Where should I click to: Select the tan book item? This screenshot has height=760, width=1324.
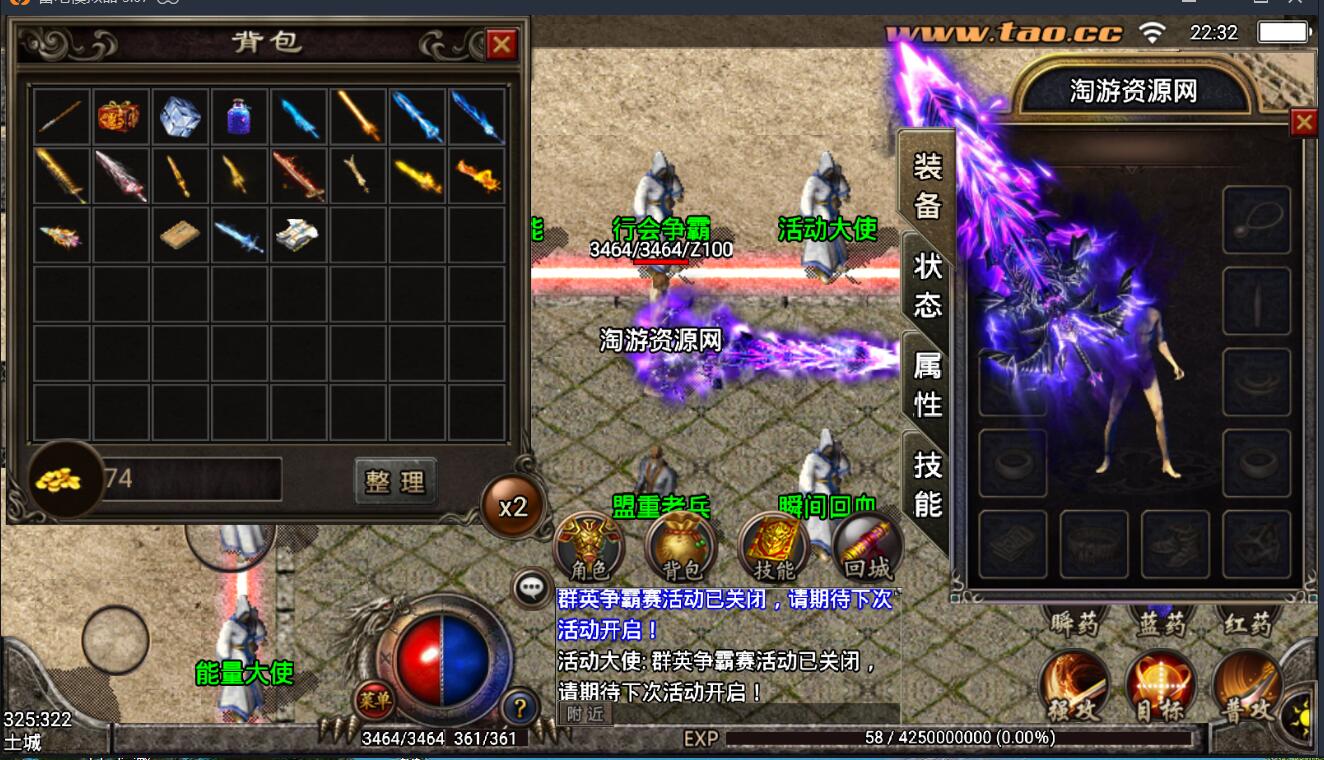coord(180,235)
